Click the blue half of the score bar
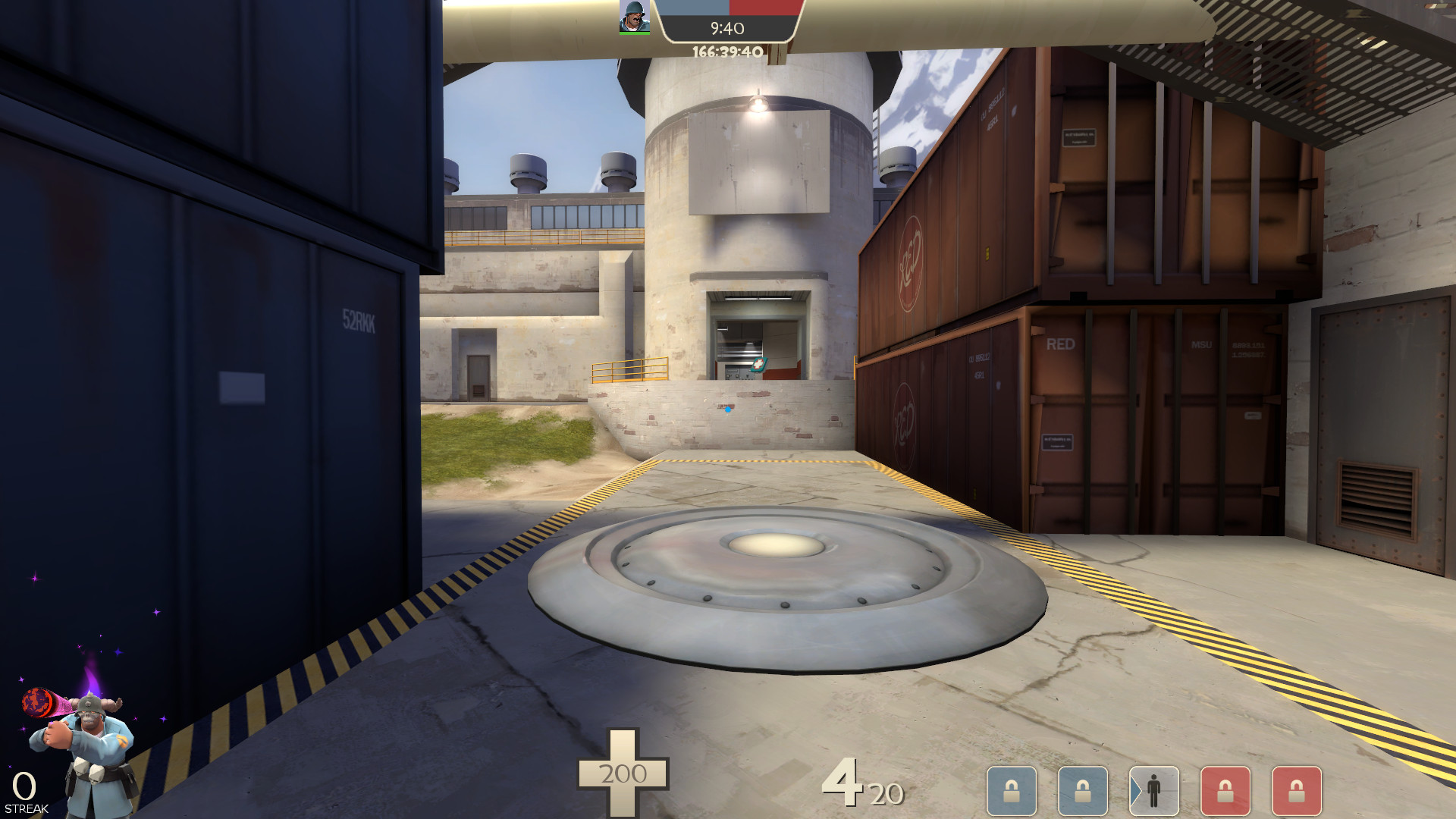Screen dimensions: 1456x819 point(694,9)
